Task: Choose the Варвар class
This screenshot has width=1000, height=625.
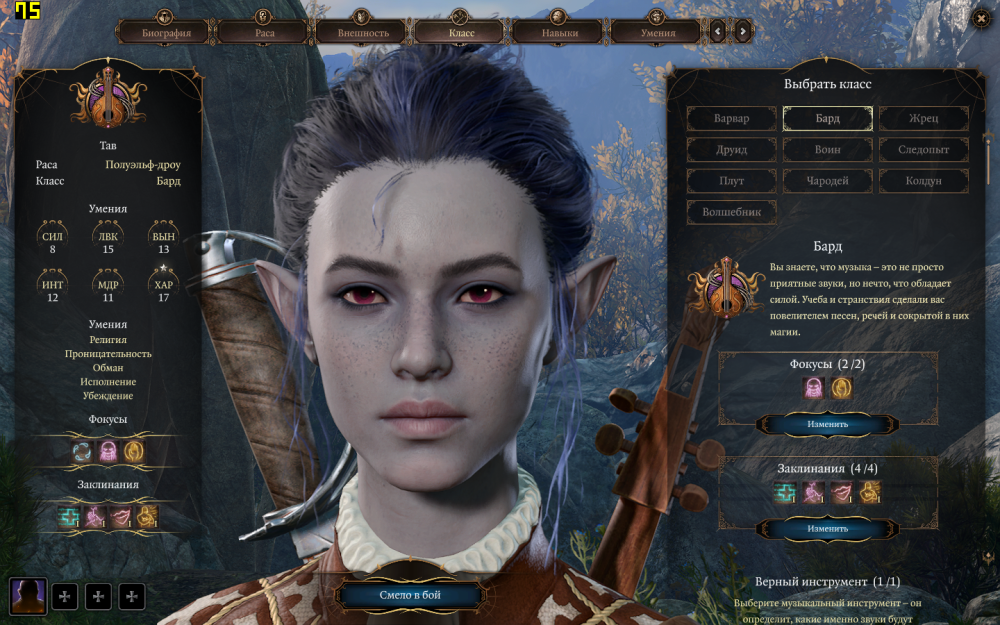Action: [x=731, y=119]
